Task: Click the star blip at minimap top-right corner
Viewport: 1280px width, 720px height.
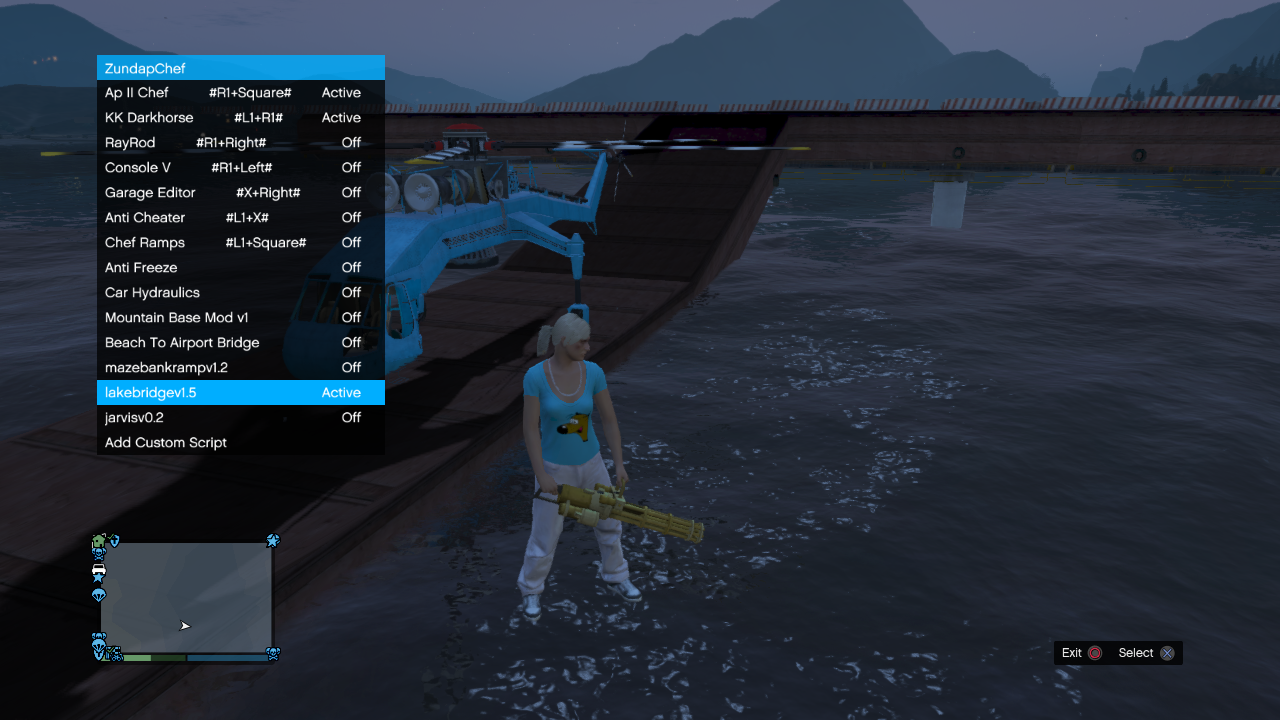Action: tap(273, 541)
